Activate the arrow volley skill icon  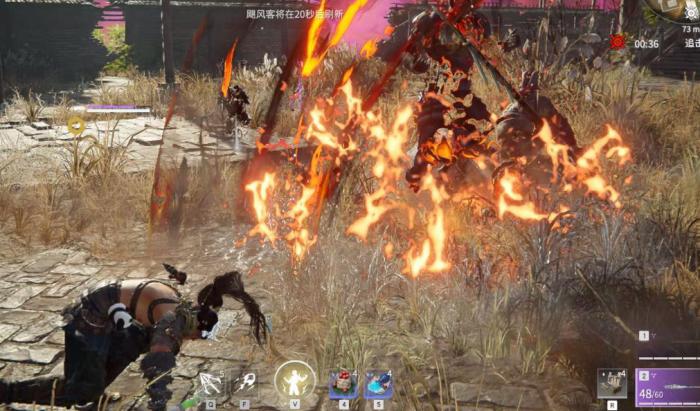[x=211, y=383]
